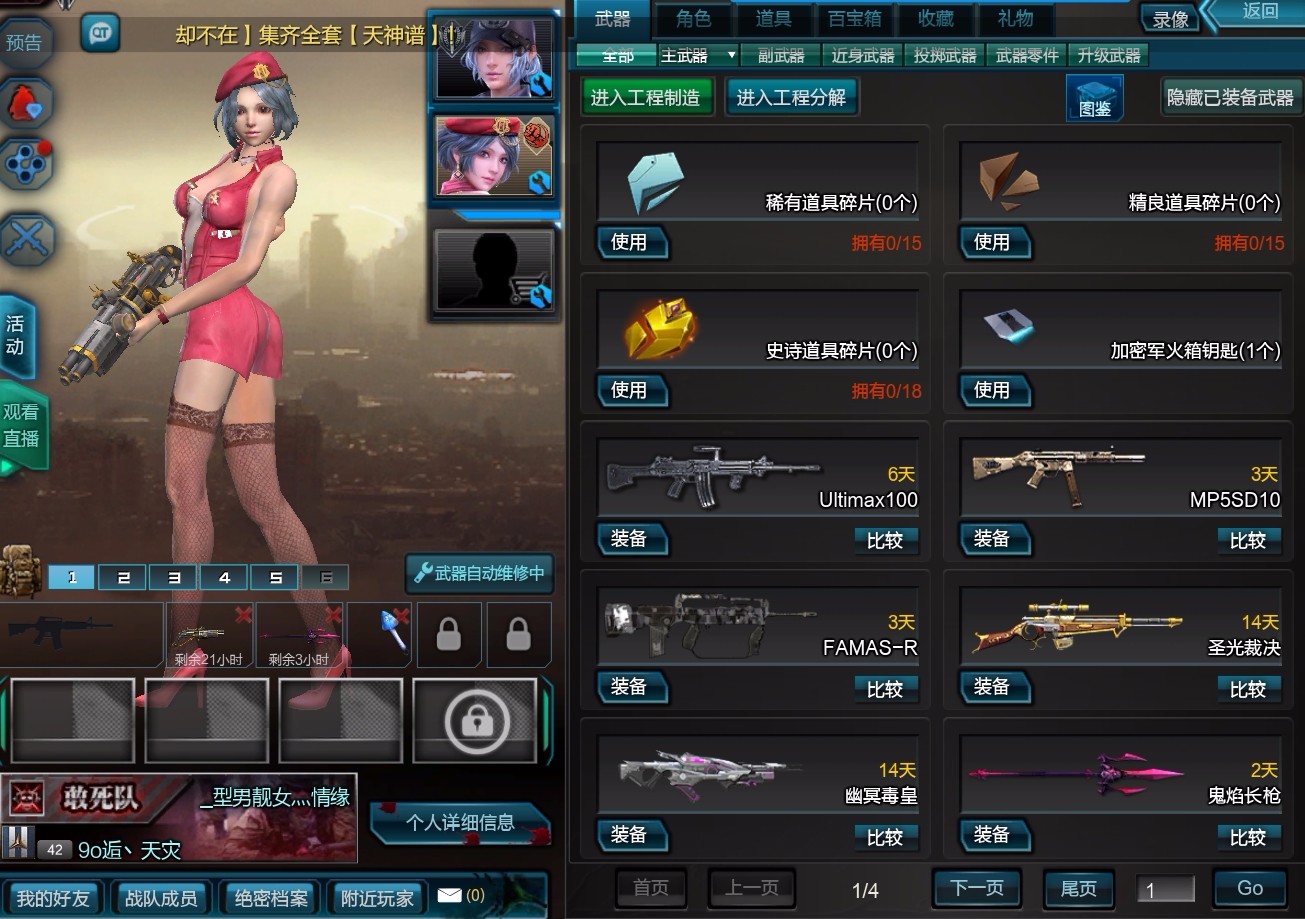1305x919 pixels.
Task: Open the 图鉴 codex icon
Action: pos(1094,98)
